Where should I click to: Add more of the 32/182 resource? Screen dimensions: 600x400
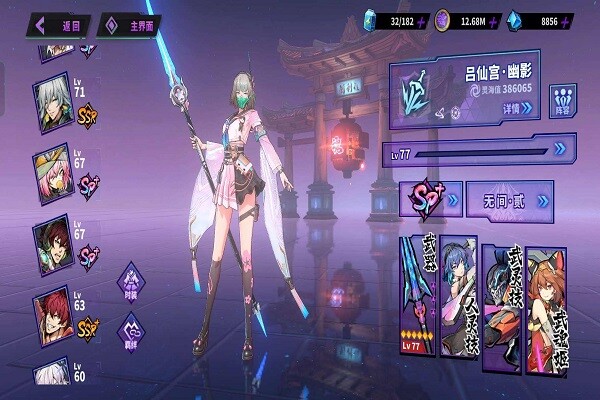[423, 20]
